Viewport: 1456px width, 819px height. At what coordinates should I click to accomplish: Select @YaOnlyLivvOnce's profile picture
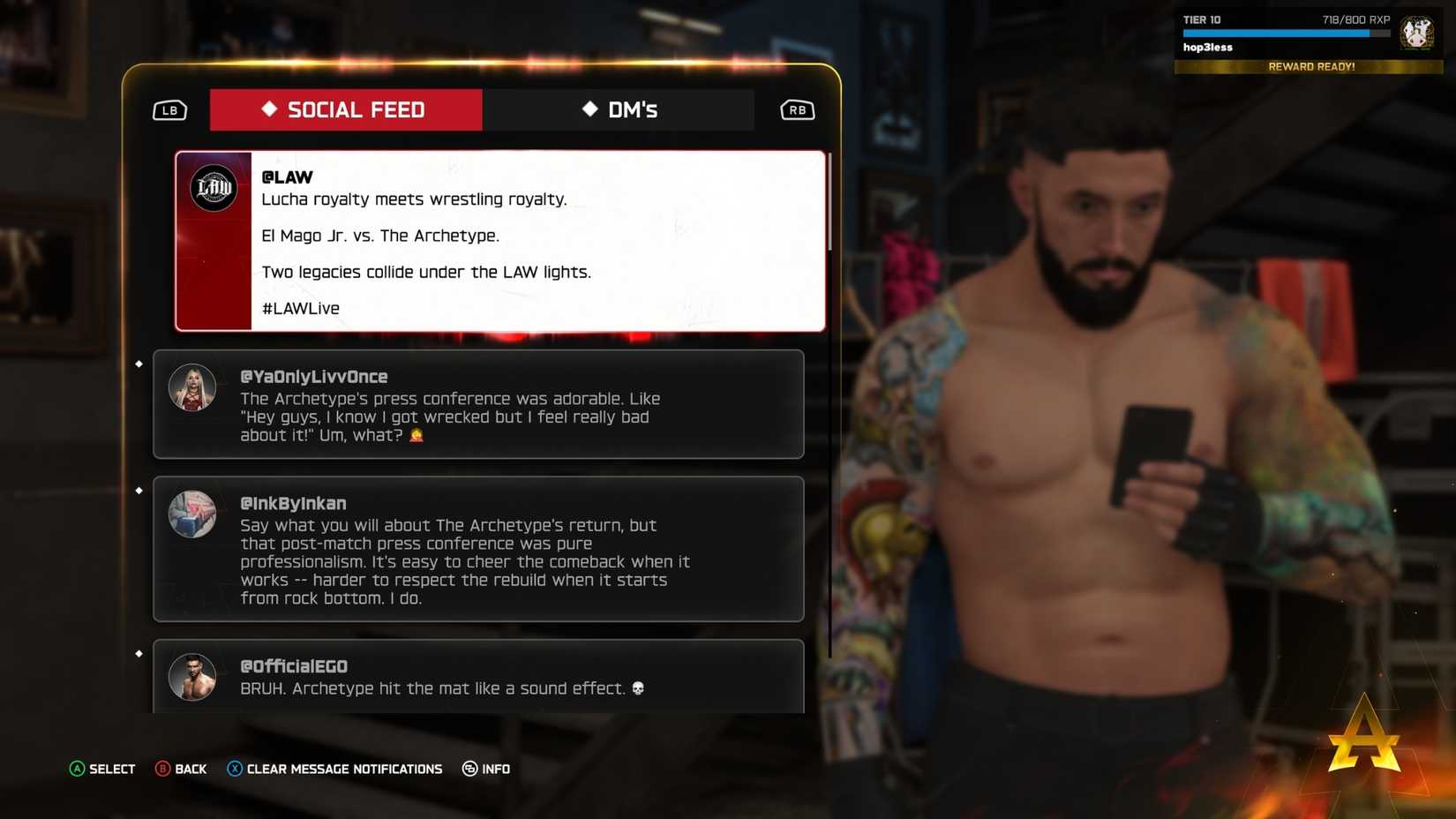tap(192, 387)
